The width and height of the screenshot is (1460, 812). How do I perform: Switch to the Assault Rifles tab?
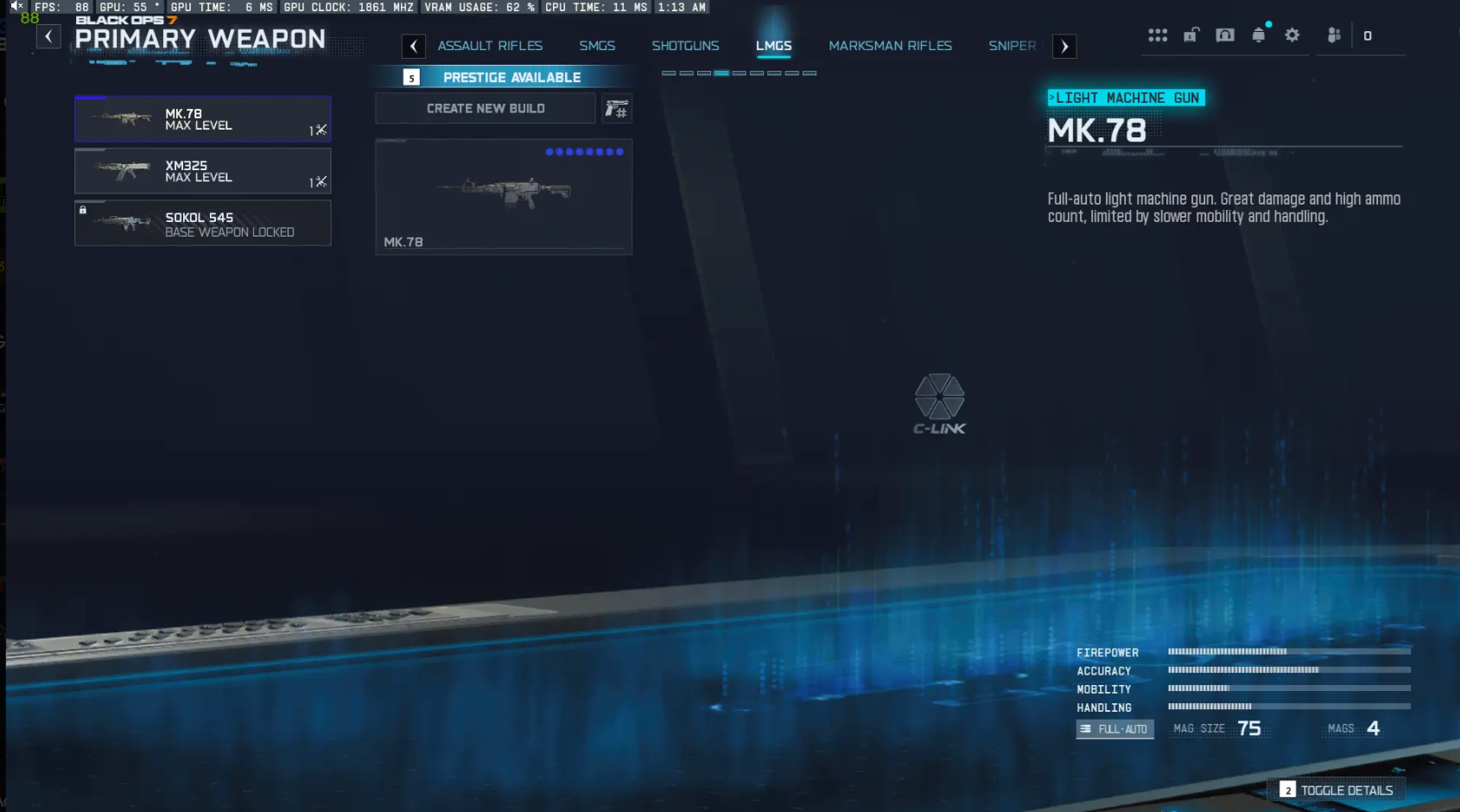(490, 46)
